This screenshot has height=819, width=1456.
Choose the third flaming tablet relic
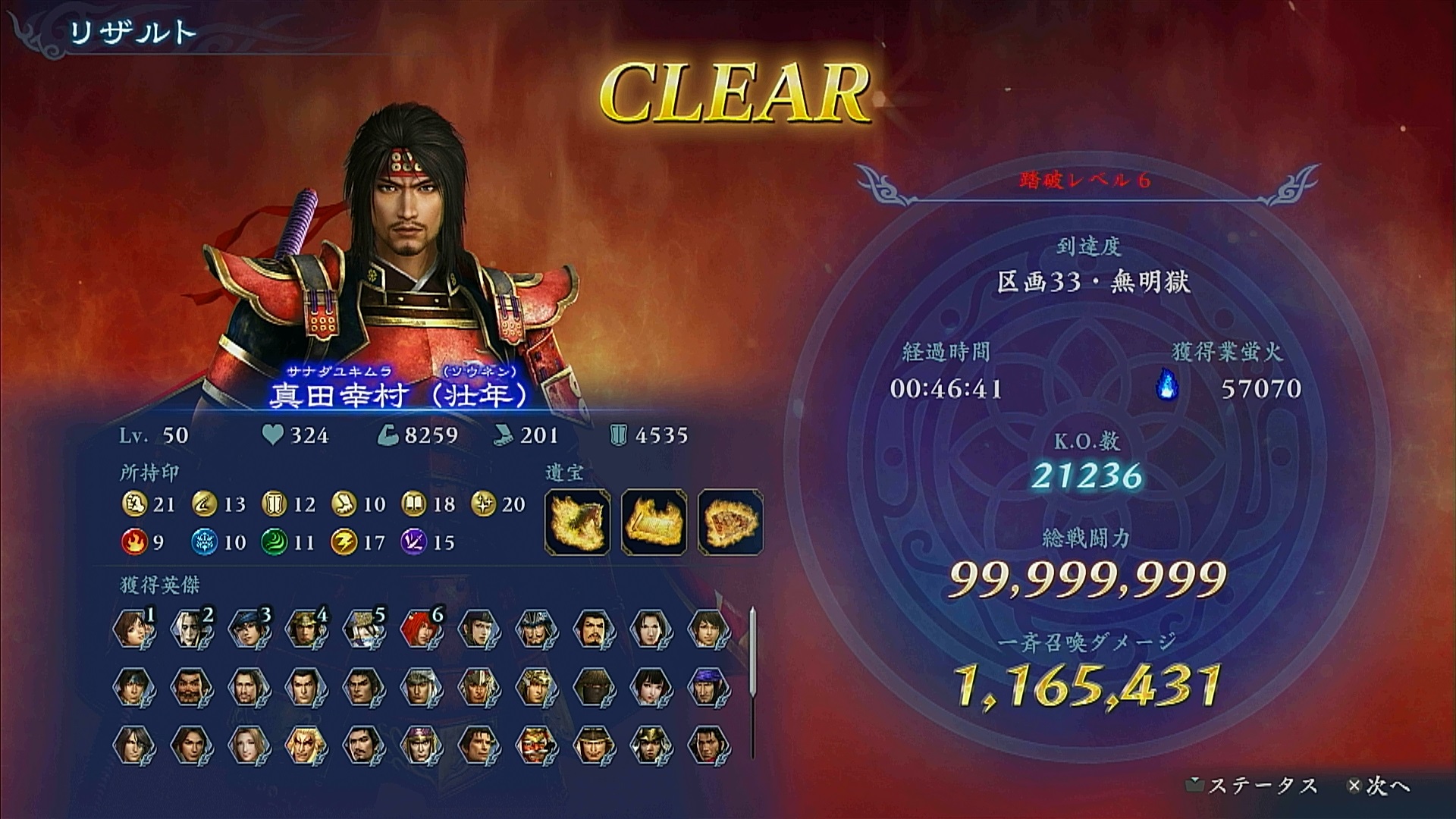(x=730, y=522)
